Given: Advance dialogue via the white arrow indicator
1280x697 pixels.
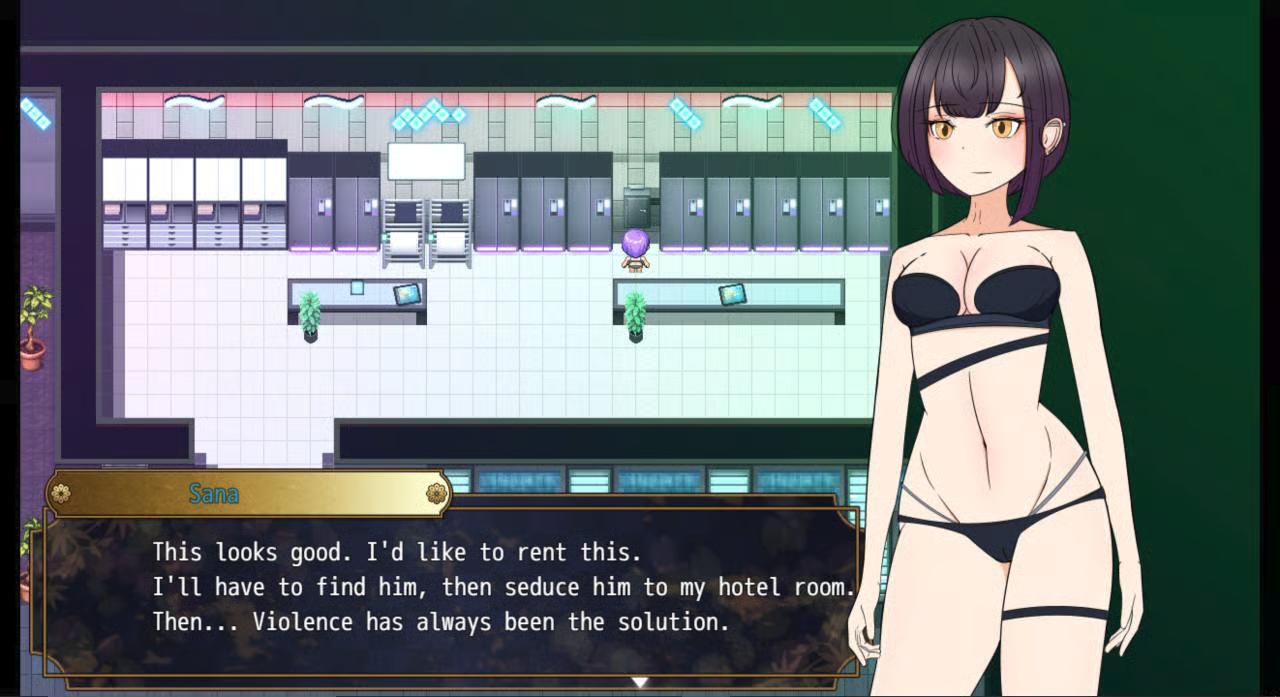Looking at the screenshot, I should pyautogui.click(x=639, y=682).
